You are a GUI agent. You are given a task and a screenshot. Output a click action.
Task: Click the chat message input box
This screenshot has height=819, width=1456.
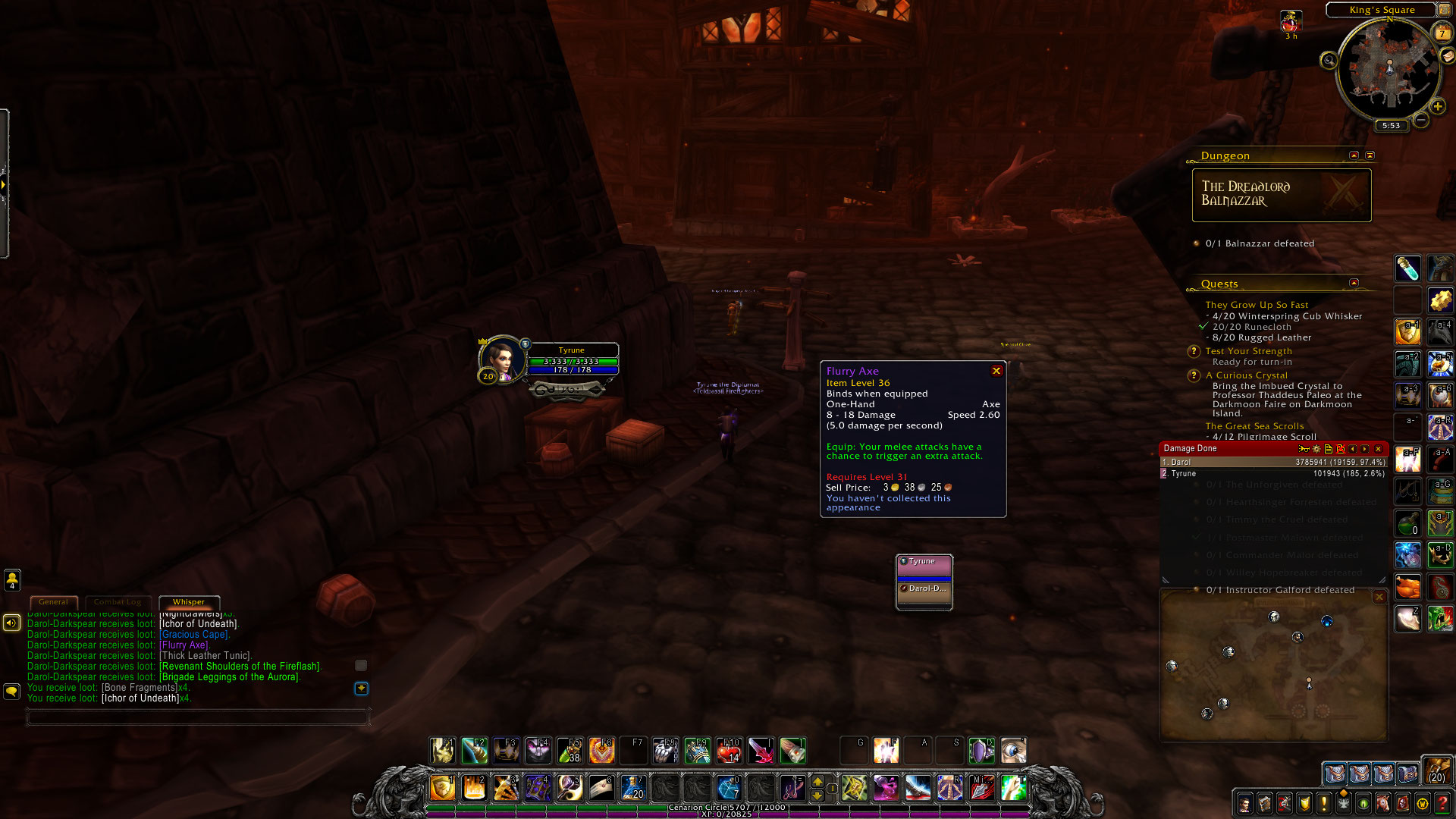[x=198, y=717]
